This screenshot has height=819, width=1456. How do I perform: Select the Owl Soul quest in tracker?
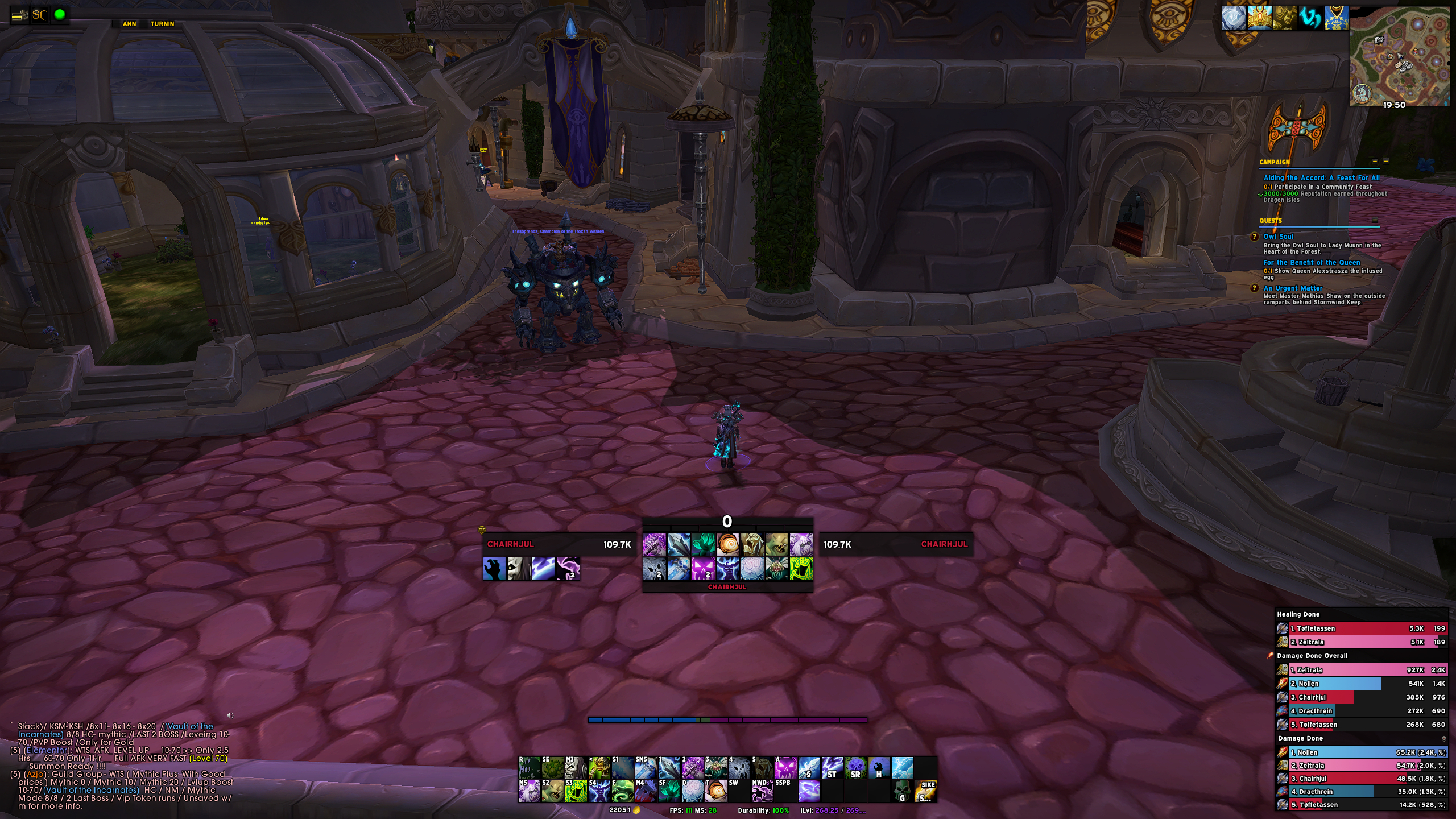[1278, 237]
